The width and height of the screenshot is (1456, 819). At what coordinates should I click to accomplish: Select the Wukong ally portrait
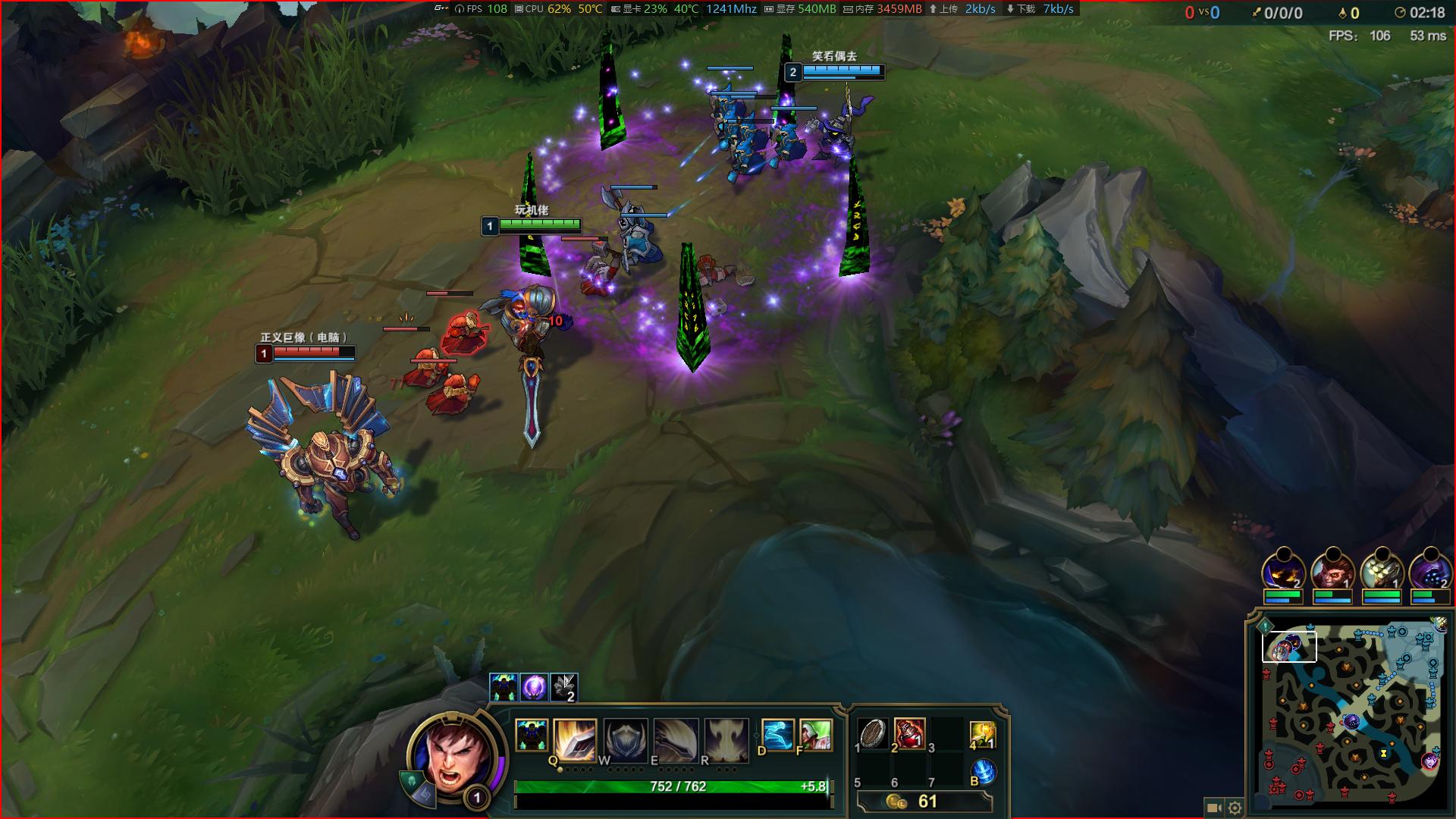coord(1332,570)
